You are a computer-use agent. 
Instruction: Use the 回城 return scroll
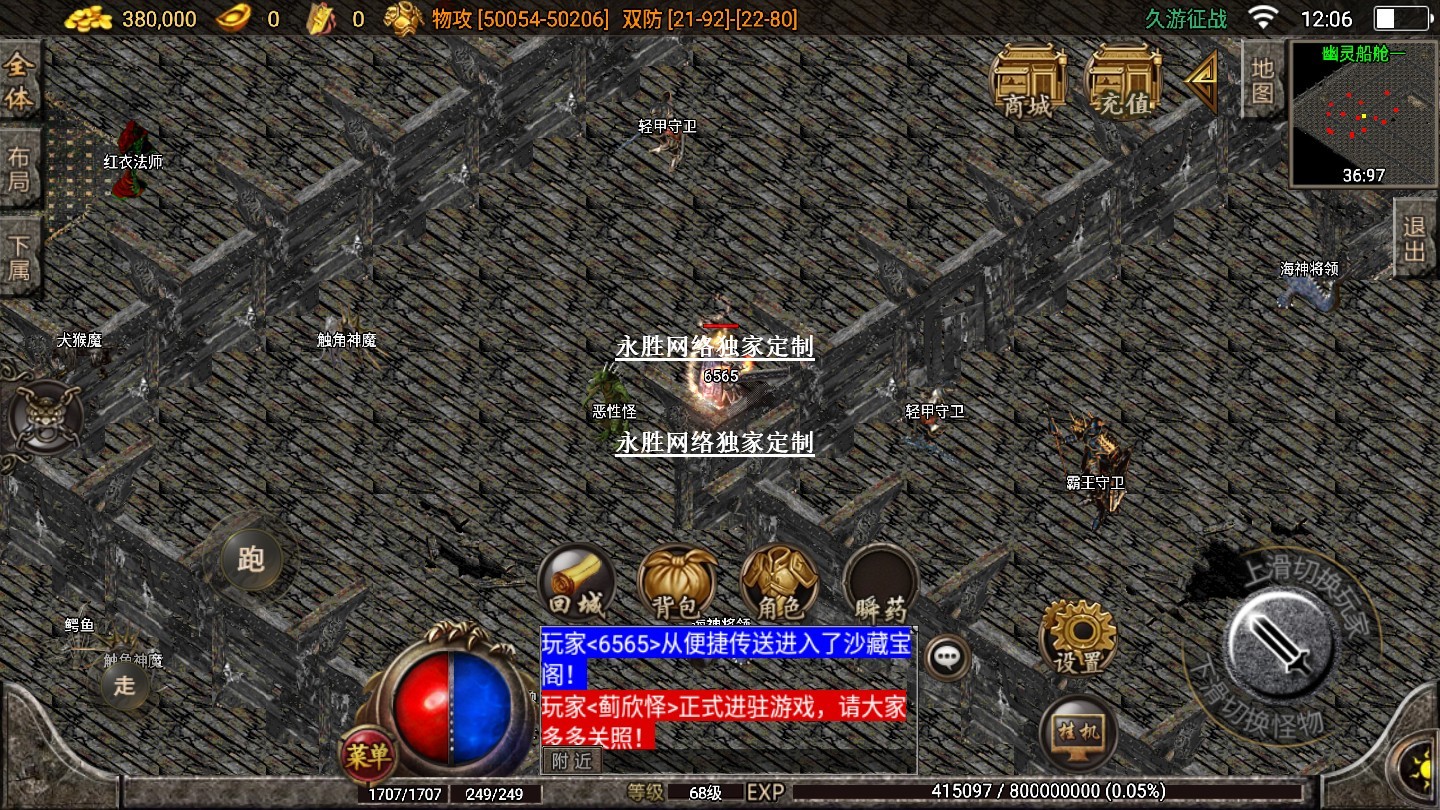(577, 583)
